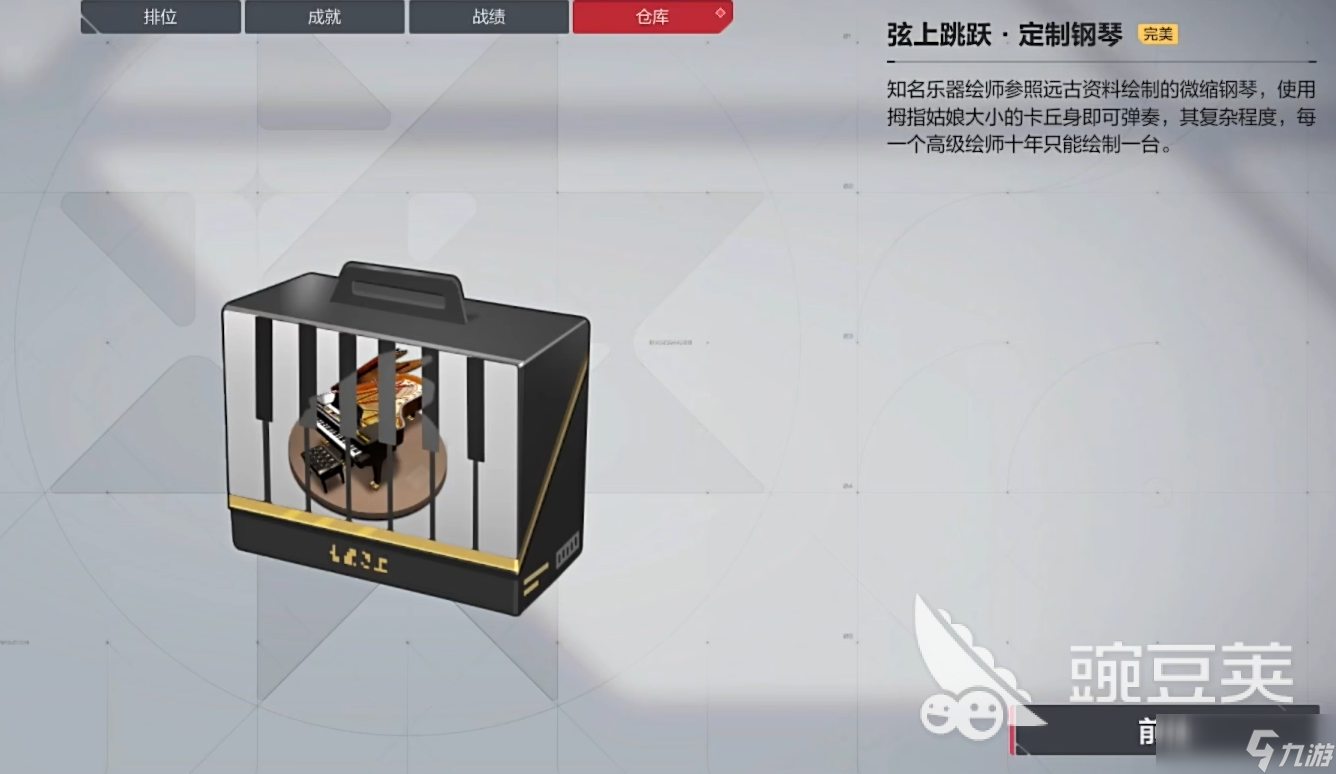The height and width of the screenshot is (774, 1336).
Task: Select the 仓库 tab
Action: (x=651, y=17)
